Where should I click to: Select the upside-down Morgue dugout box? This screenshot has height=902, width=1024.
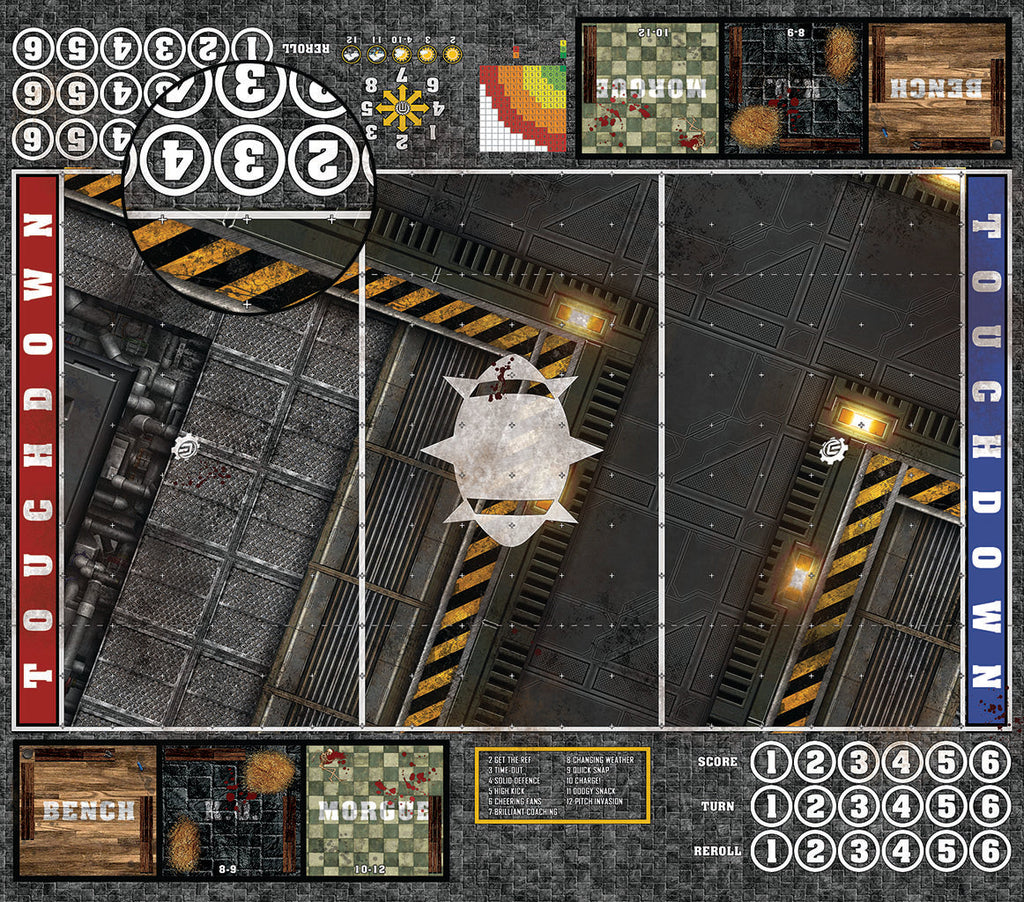[650, 88]
